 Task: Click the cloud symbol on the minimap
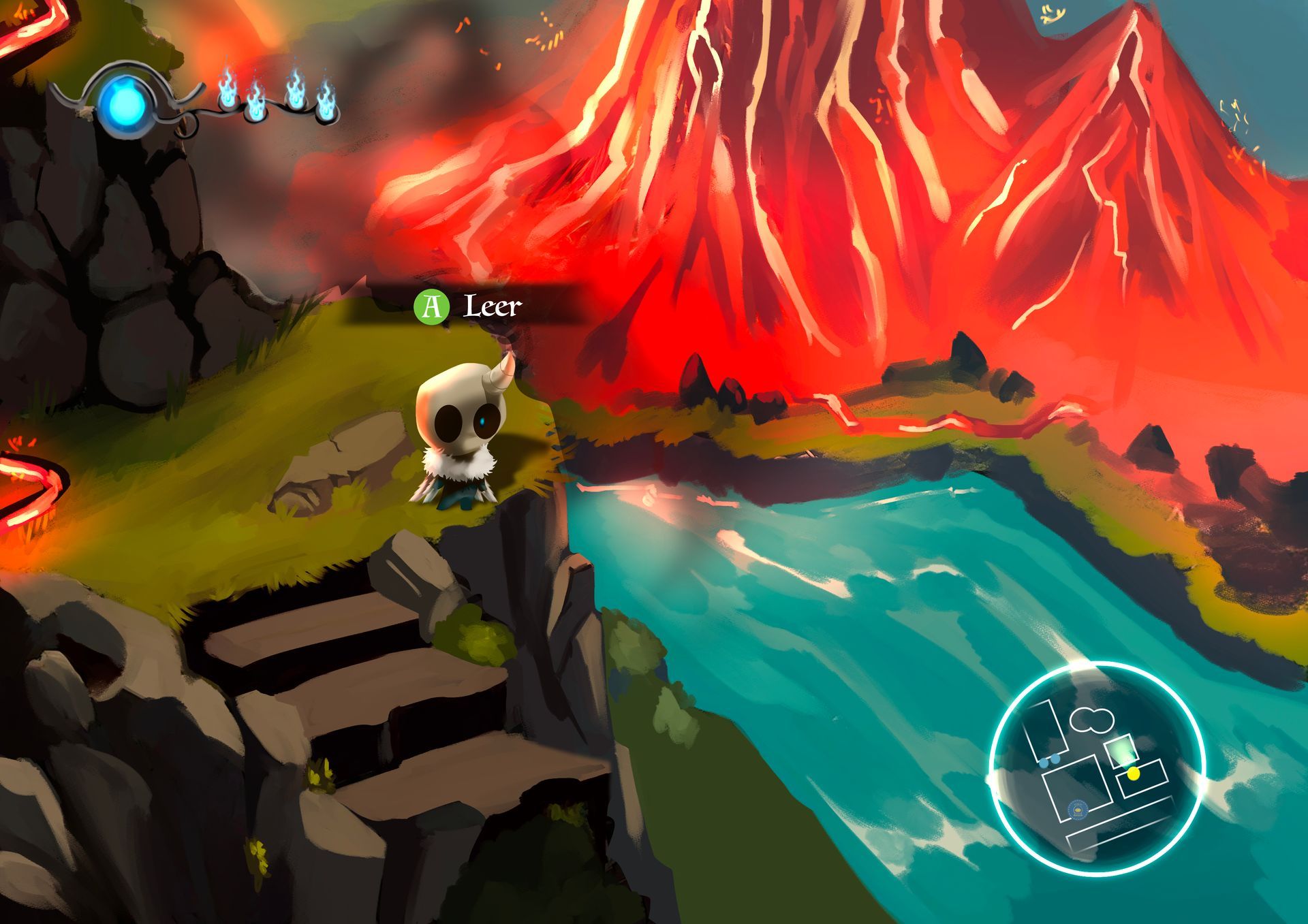pos(1092,720)
